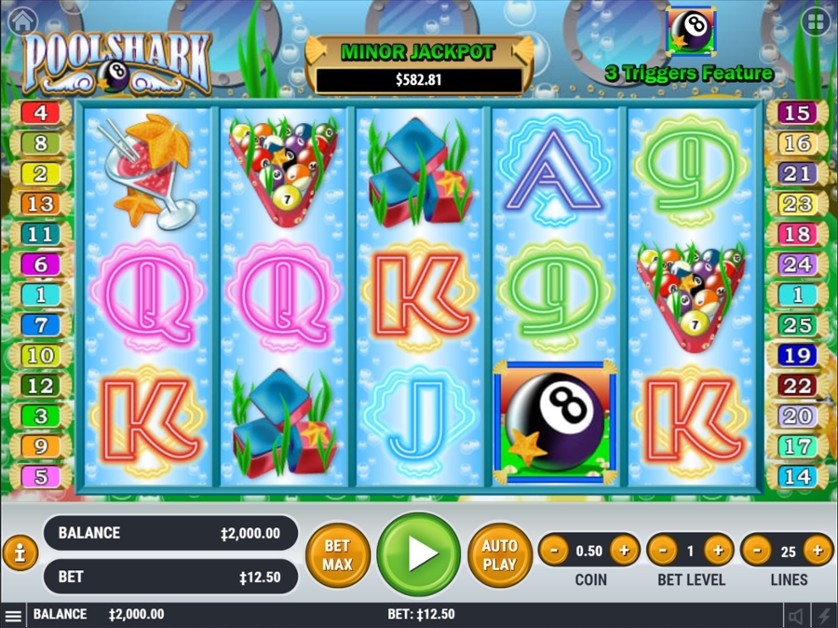Toggle the sound speaker icon
The image size is (838, 628).
pyautogui.click(x=797, y=616)
